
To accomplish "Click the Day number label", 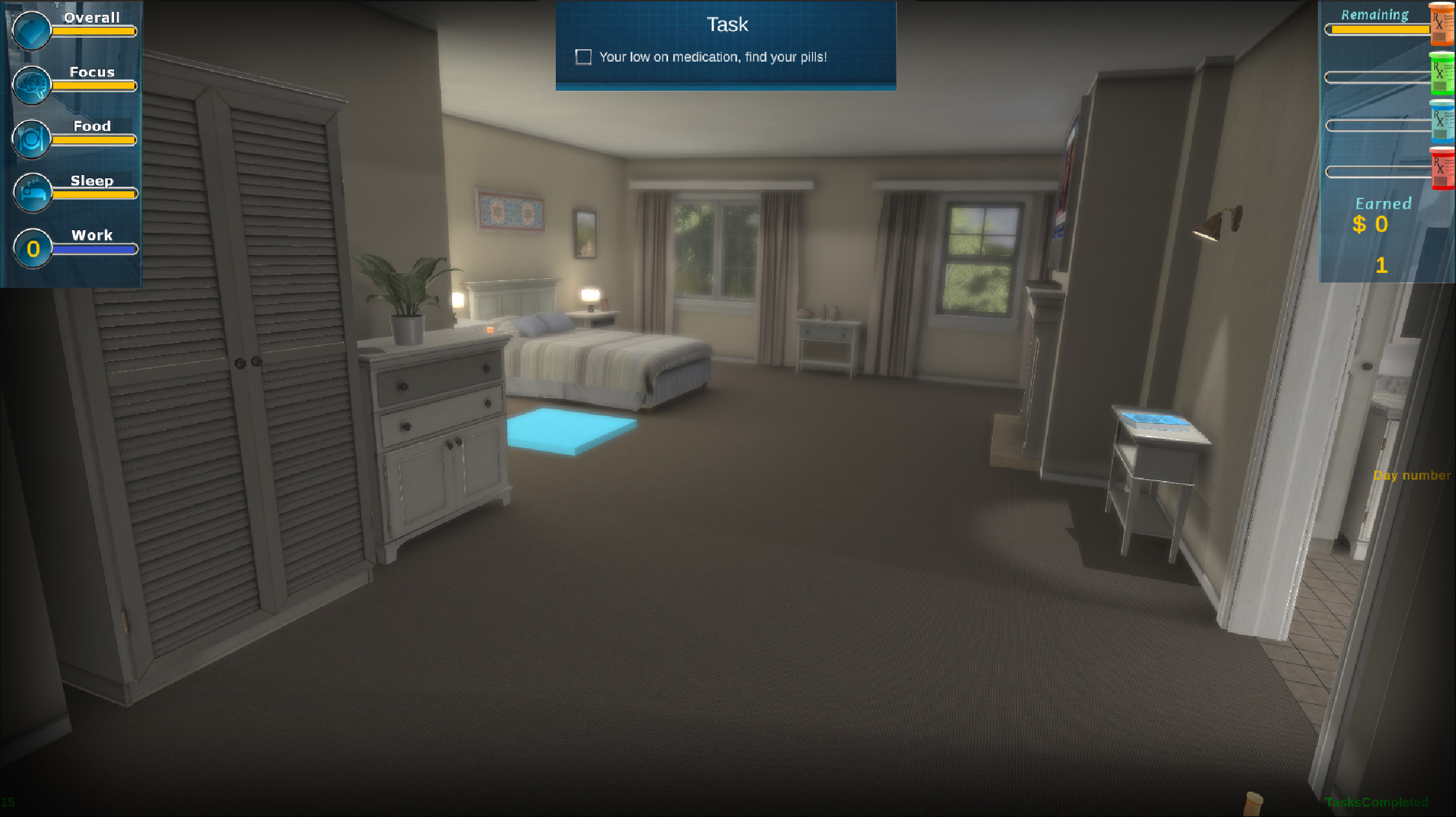I will click(x=1412, y=475).
